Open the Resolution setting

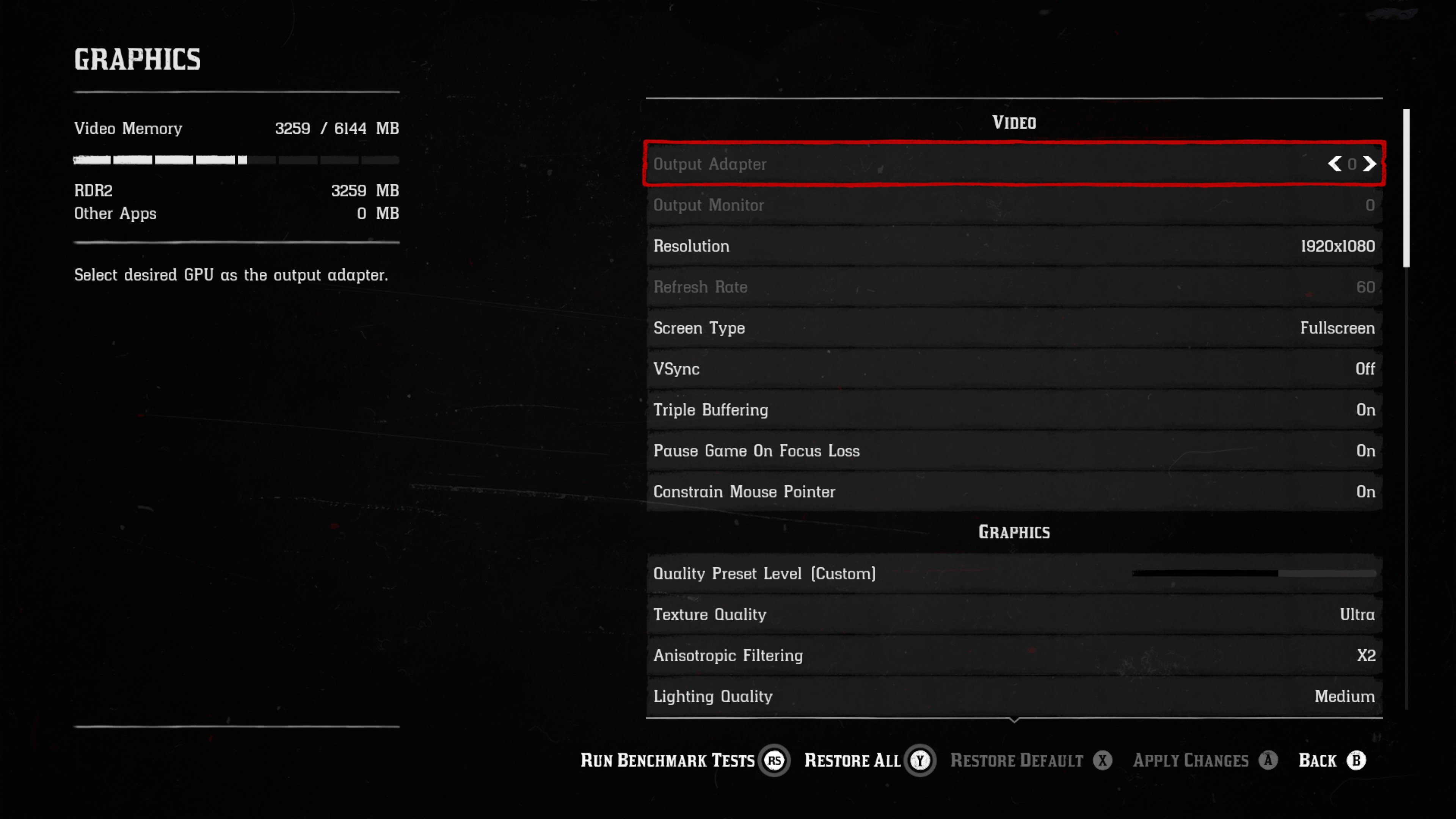[1014, 246]
